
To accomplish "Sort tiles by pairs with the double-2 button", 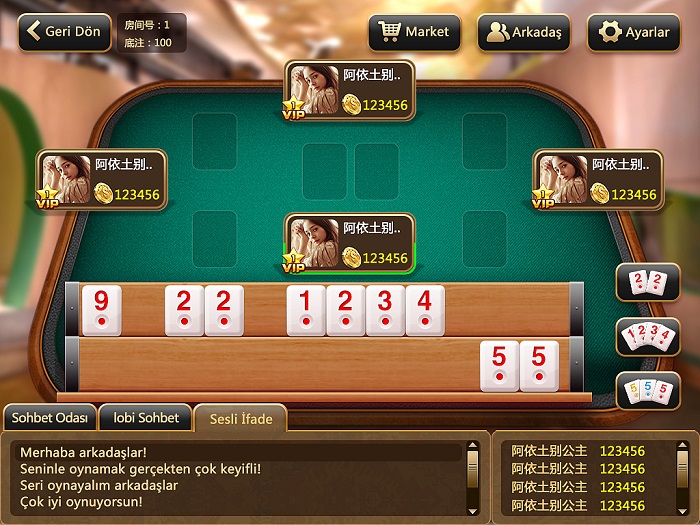I will (647, 283).
